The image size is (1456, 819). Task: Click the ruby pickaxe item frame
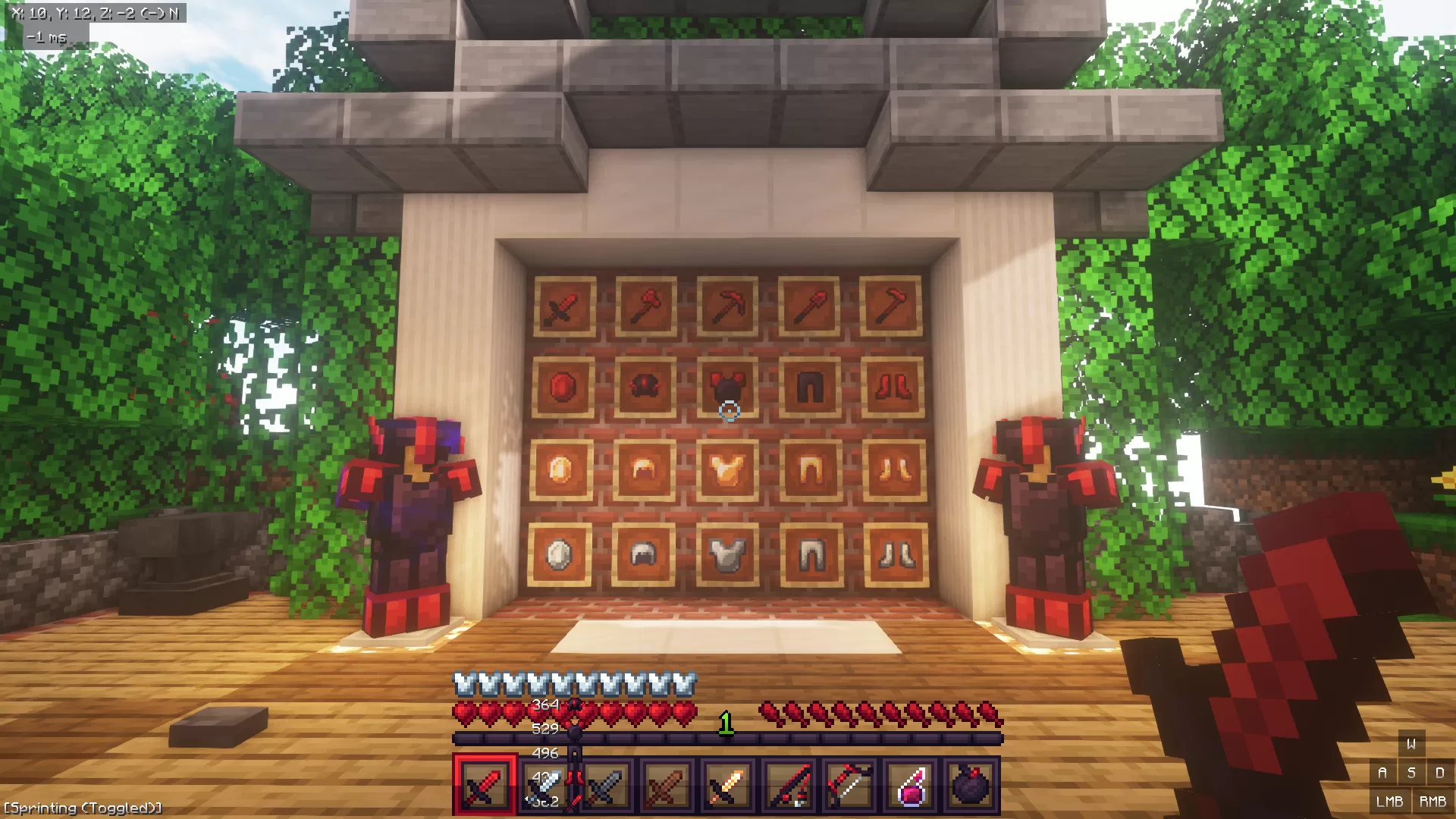(x=728, y=307)
